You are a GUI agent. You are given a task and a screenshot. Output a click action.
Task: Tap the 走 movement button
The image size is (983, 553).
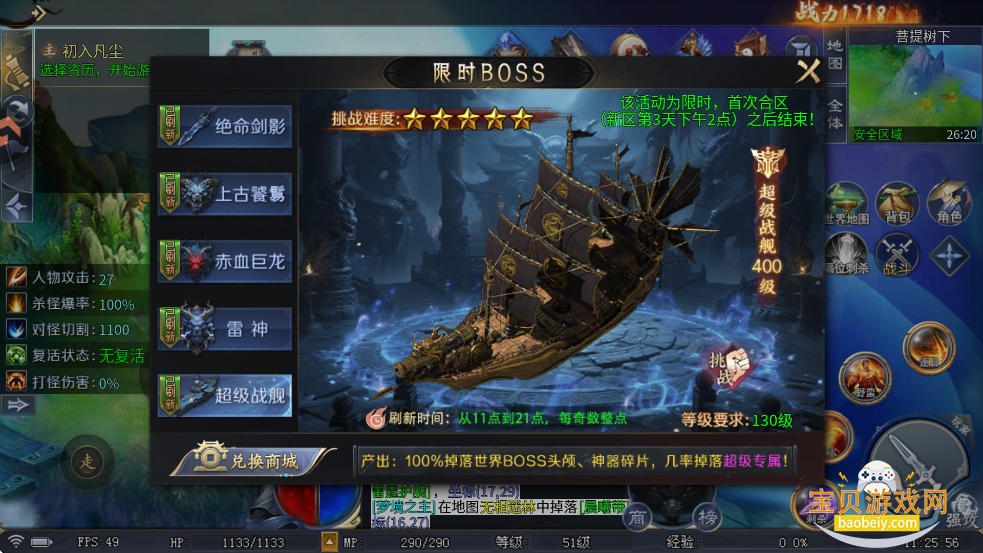click(86, 462)
